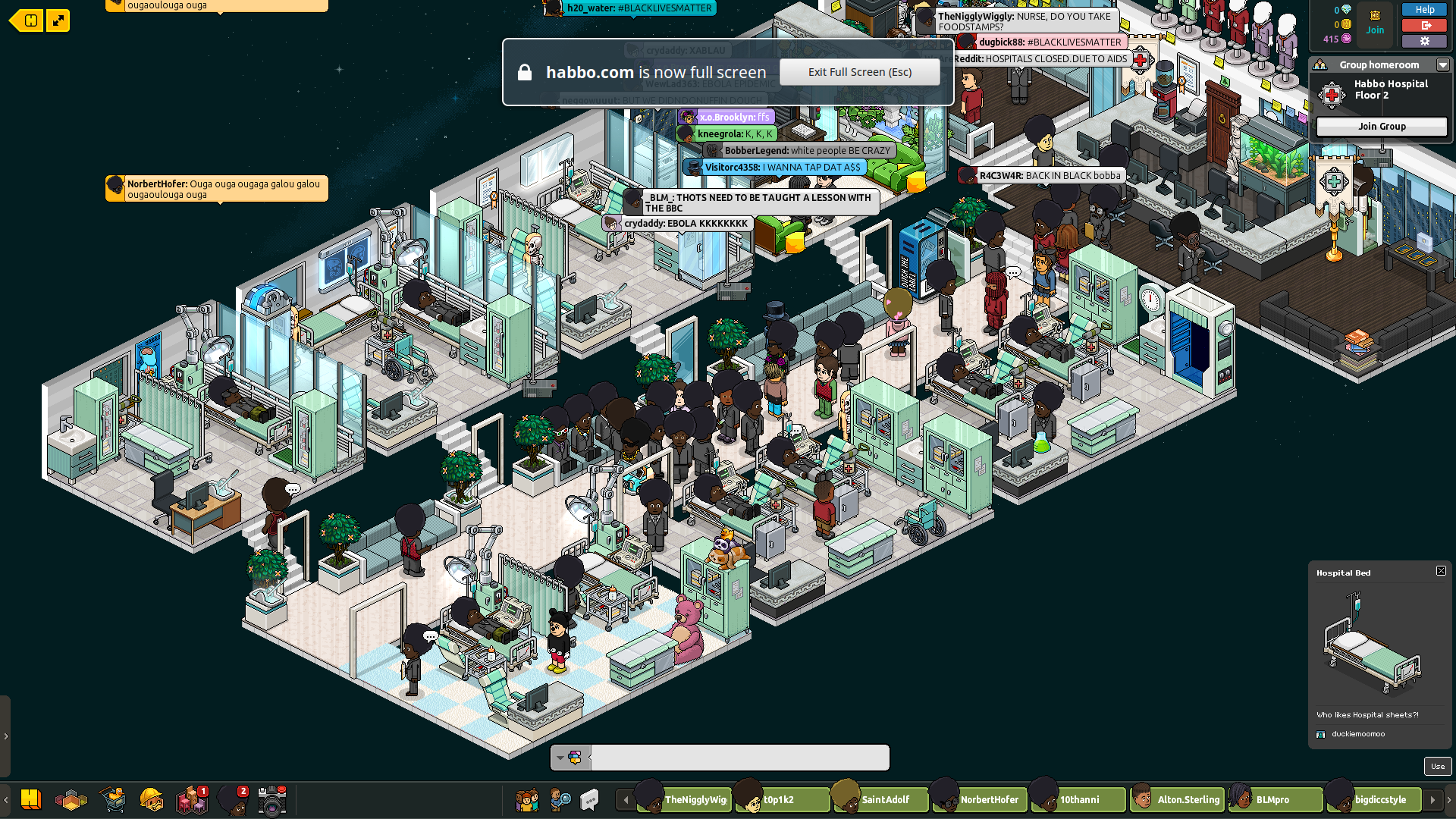Image resolution: width=1456 pixels, height=819 pixels.
Task: Open settings with the gear button
Action: click(x=1424, y=41)
